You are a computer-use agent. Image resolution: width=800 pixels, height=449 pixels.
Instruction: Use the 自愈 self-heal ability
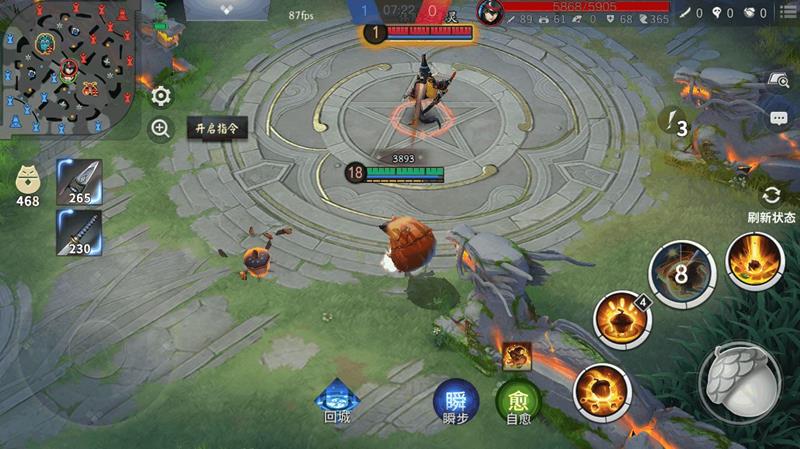coord(518,401)
